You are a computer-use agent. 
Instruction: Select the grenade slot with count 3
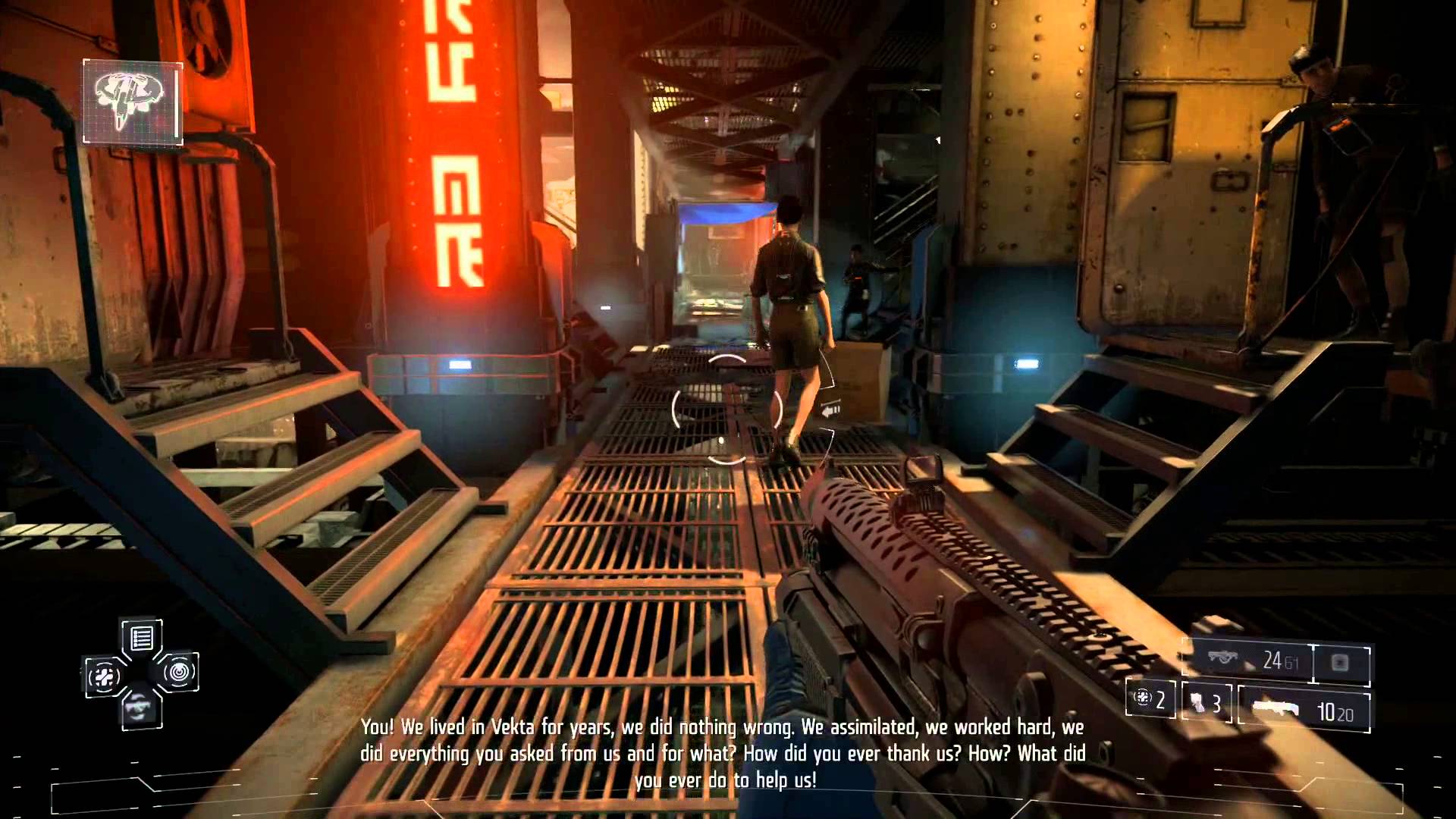click(1206, 703)
